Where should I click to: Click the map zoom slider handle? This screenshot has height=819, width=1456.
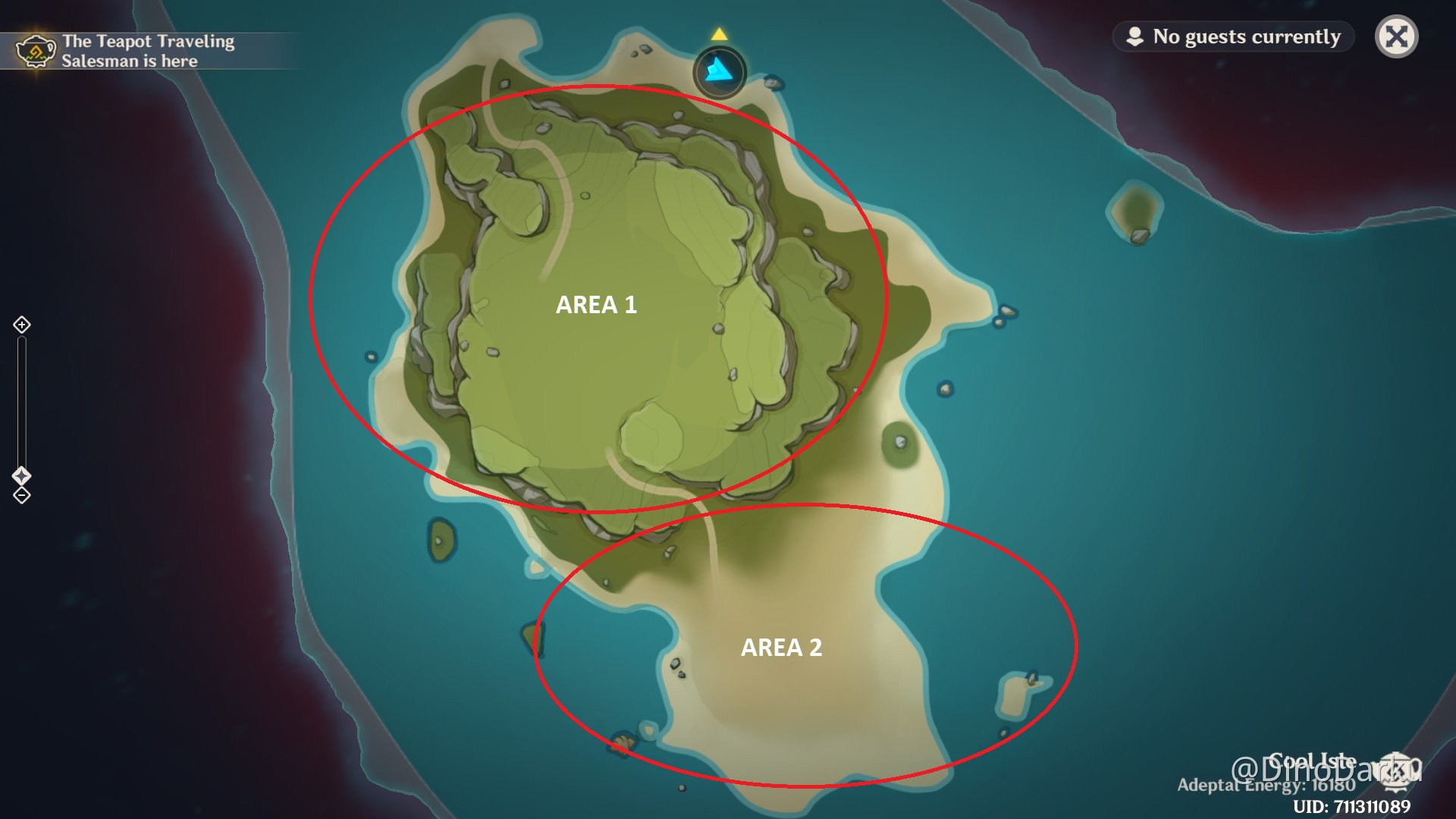[22, 475]
